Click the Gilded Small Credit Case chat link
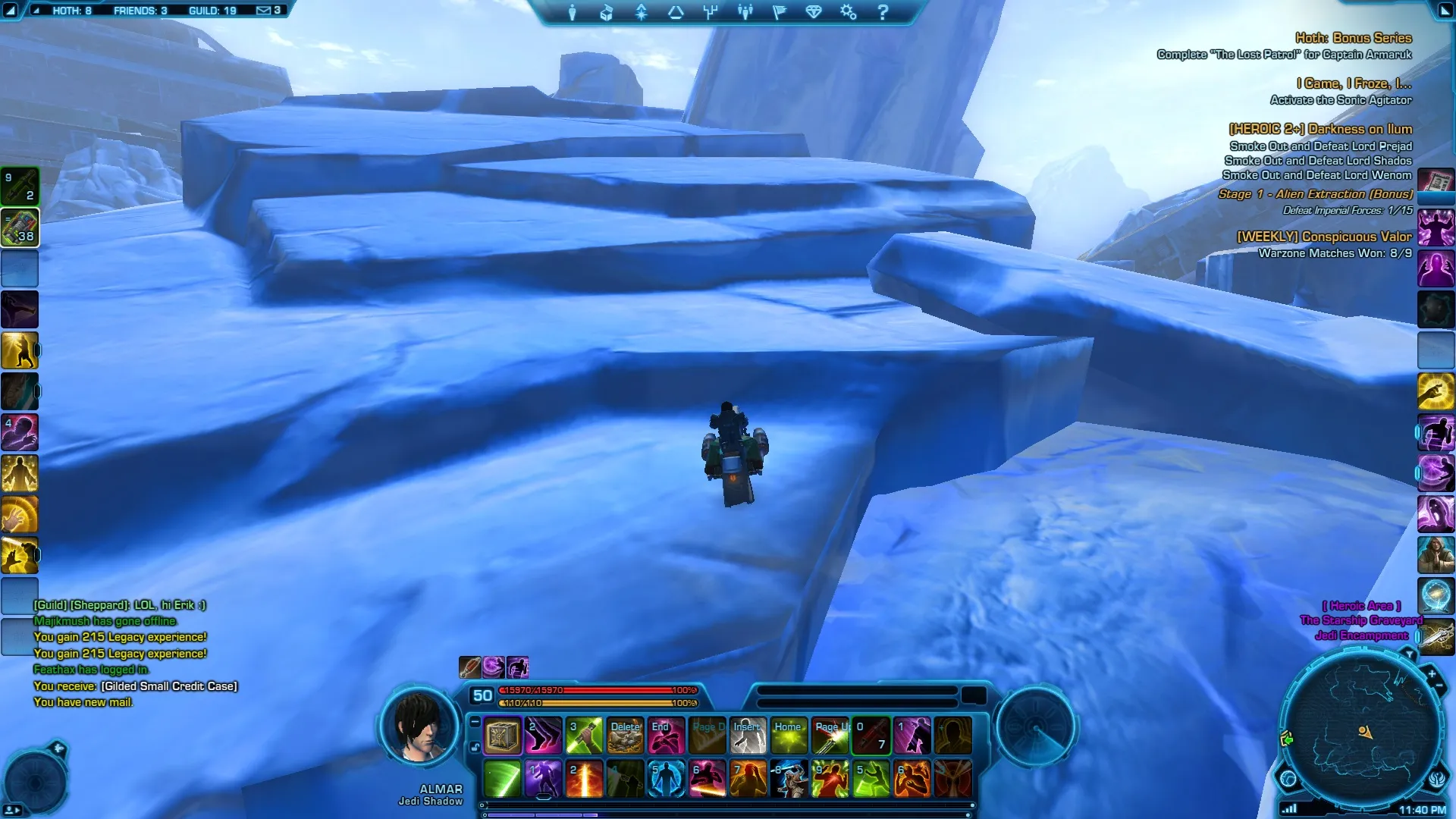This screenshot has height=819, width=1456. pos(169,686)
